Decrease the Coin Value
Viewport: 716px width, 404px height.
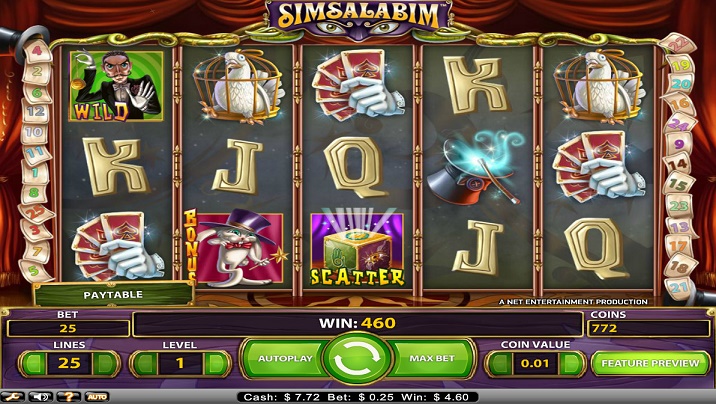click(x=498, y=364)
